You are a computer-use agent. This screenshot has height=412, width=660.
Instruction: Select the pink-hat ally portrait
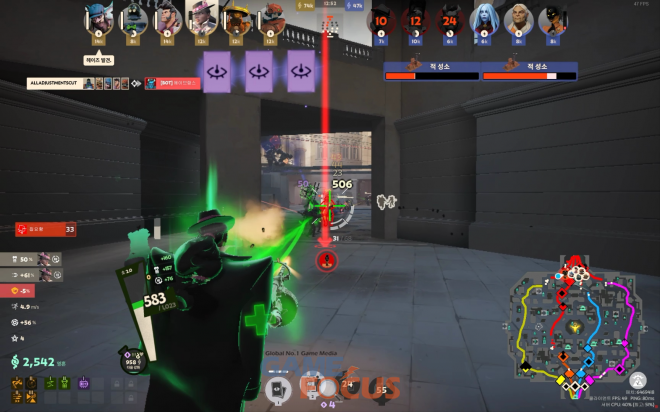coord(201,19)
